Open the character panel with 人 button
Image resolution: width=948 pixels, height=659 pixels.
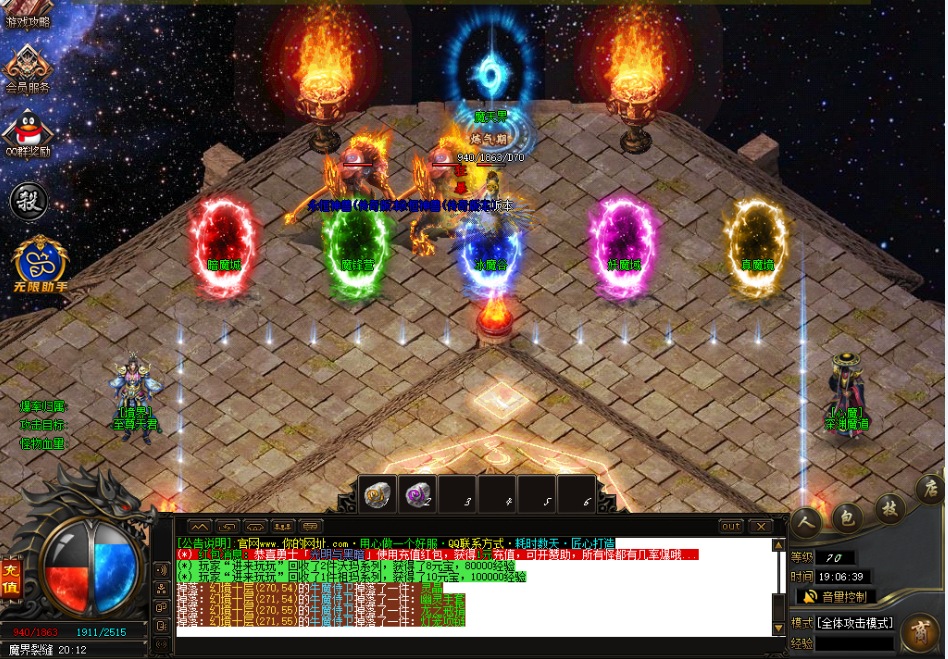pos(808,520)
